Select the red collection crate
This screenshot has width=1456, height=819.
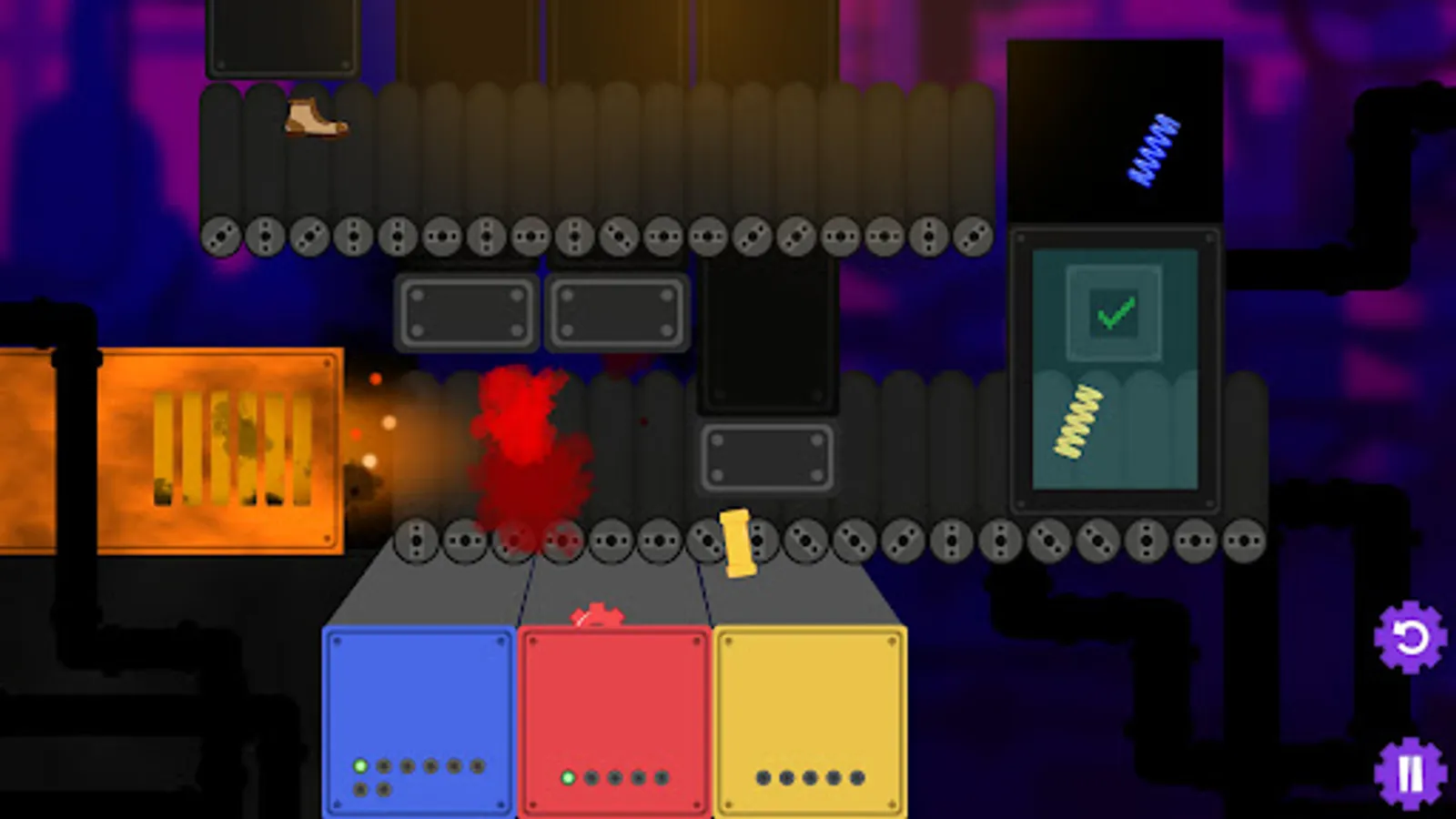tap(614, 719)
